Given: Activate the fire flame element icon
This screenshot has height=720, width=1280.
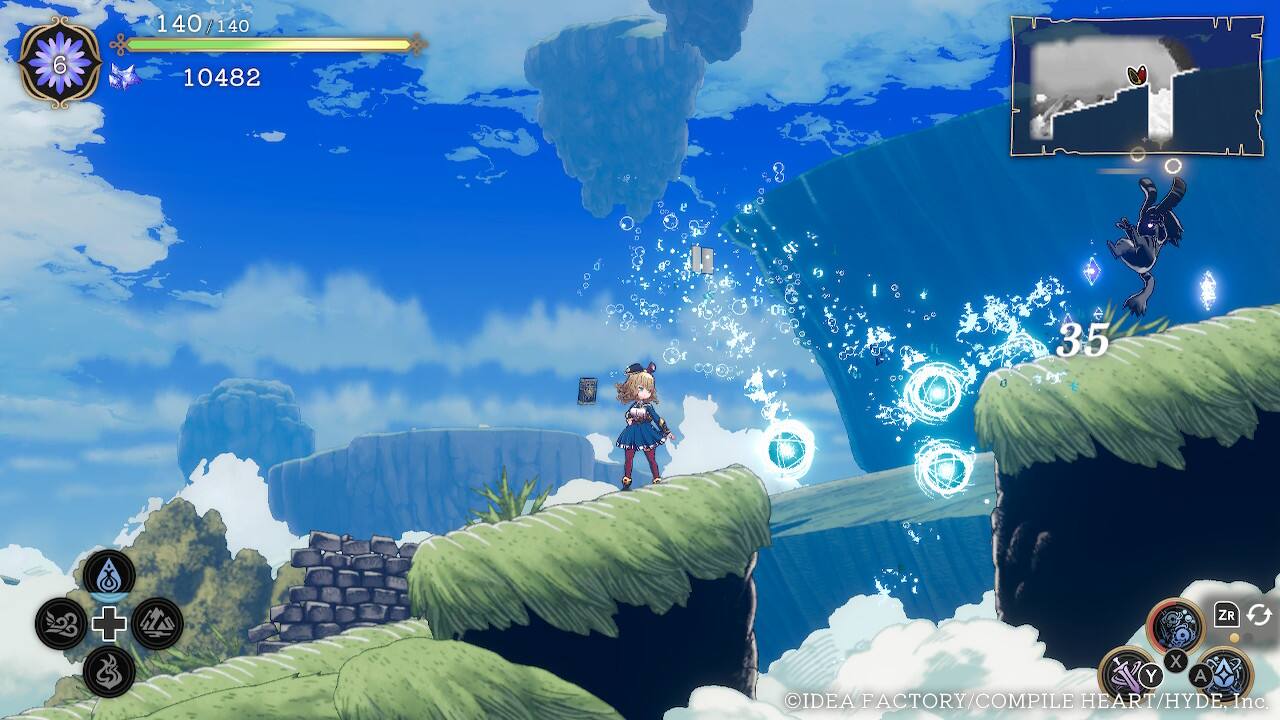Looking at the screenshot, I should [109, 671].
